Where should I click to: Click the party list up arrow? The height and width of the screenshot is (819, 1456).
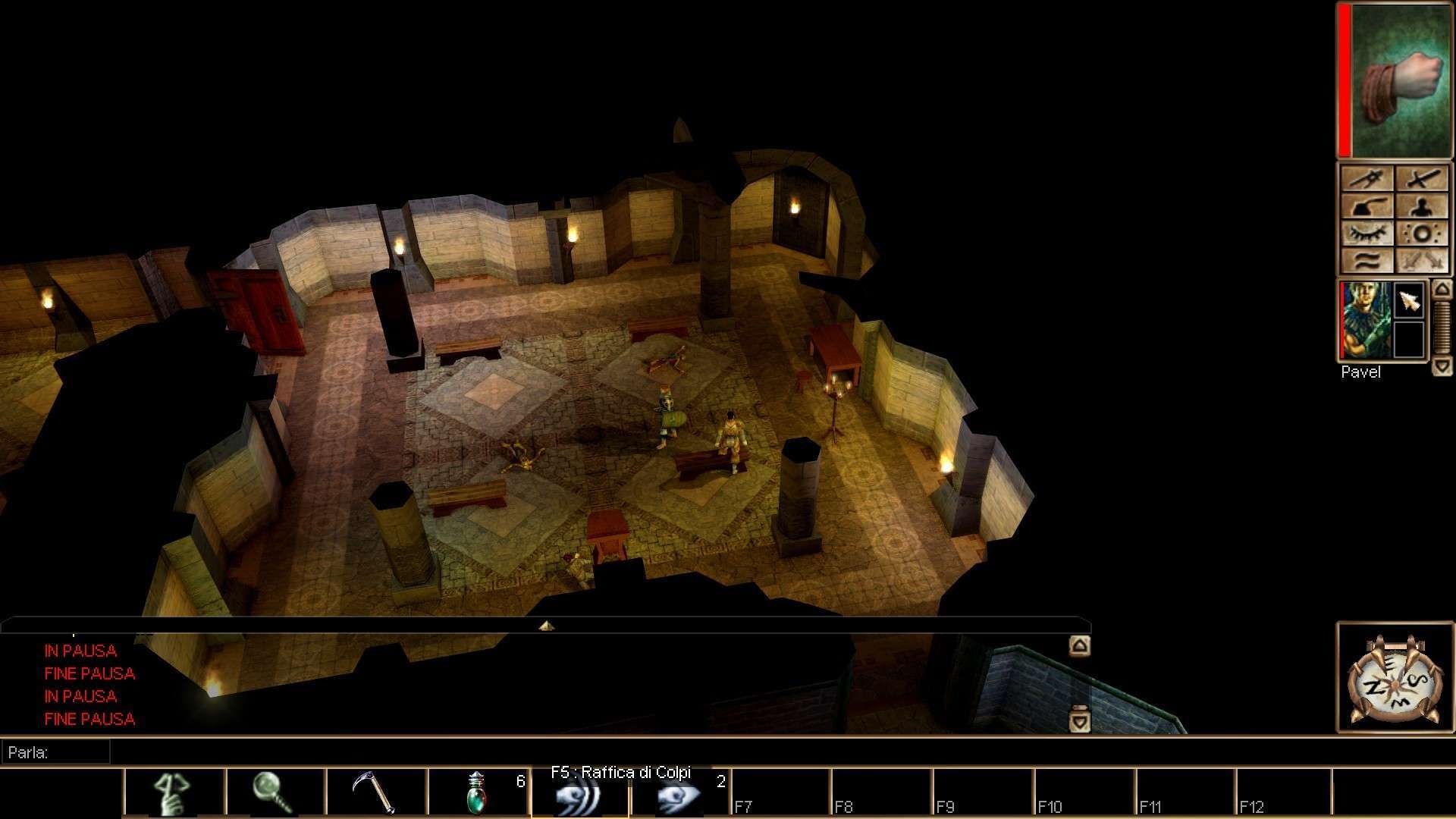click(1442, 289)
